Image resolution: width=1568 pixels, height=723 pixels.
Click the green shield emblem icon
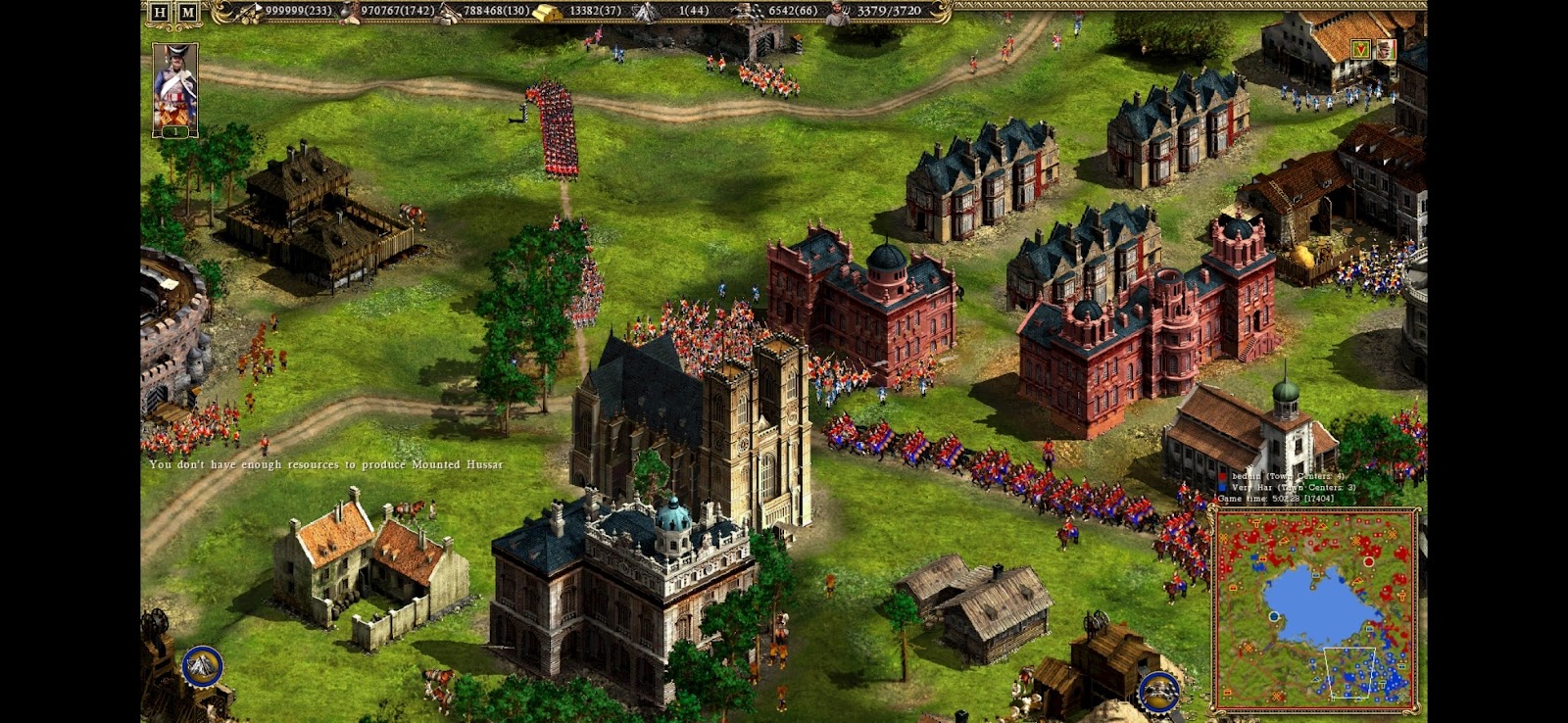pyautogui.click(x=1360, y=48)
